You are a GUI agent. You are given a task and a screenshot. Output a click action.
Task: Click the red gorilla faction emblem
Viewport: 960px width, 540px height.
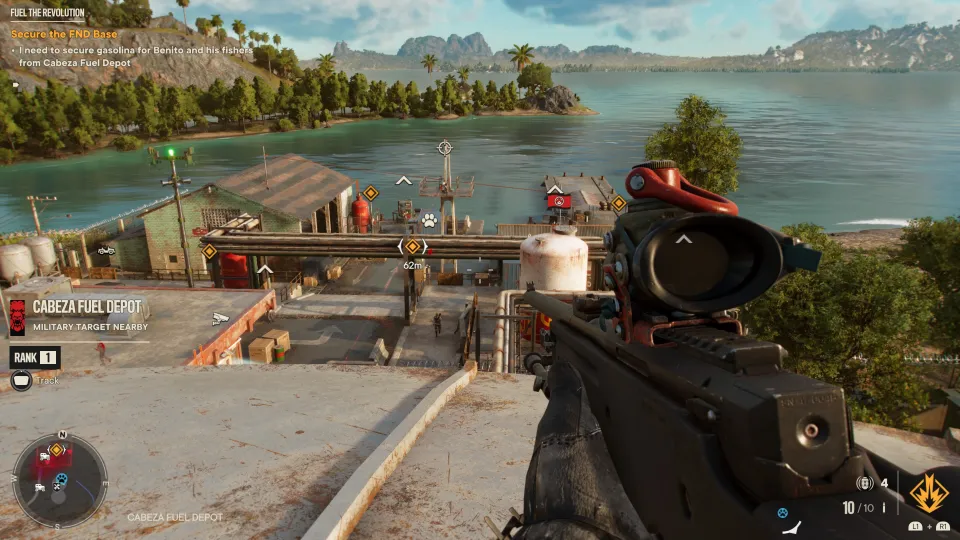coord(17,314)
